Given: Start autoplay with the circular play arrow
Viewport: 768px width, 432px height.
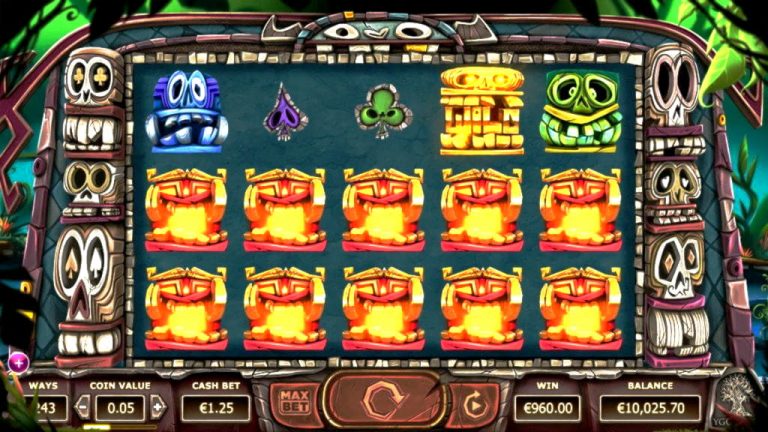Looking at the screenshot, I should coord(474,406).
